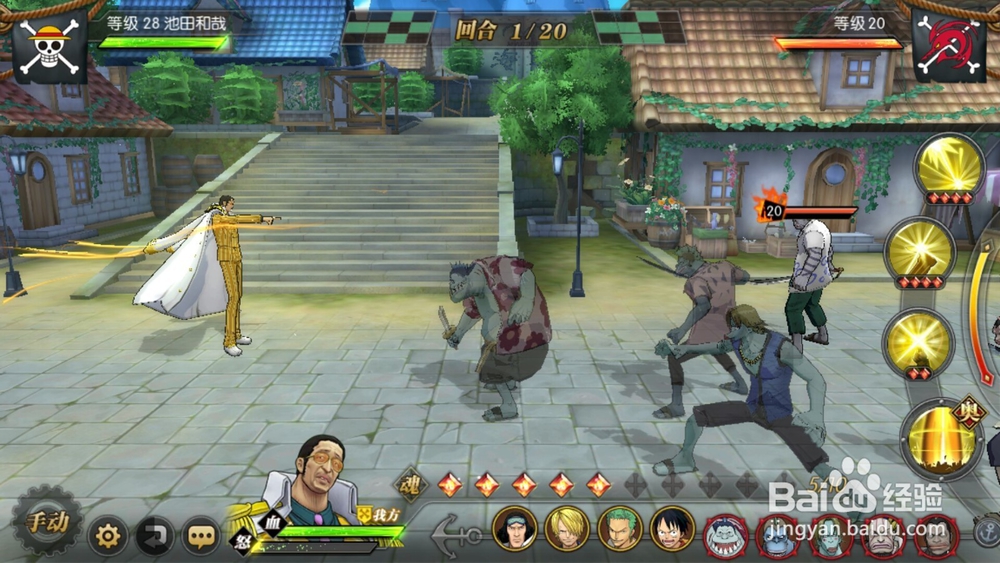The height and width of the screenshot is (563, 1000).
Task: Select Sanji's portrait in the turn order
Action: 567,528
